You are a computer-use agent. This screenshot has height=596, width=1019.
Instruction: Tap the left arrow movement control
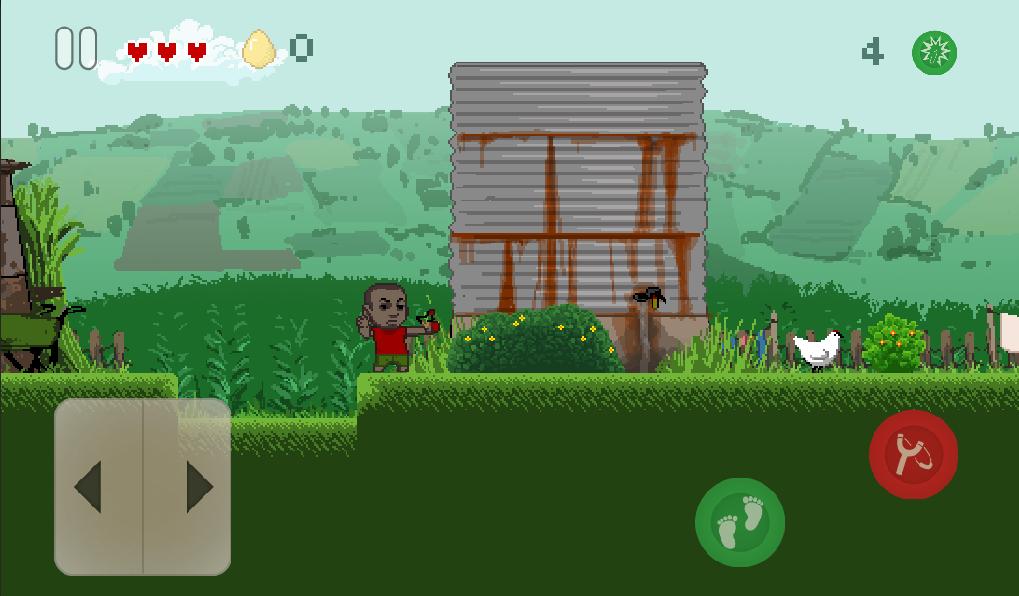pyautogui.click(x=98, y=487)
